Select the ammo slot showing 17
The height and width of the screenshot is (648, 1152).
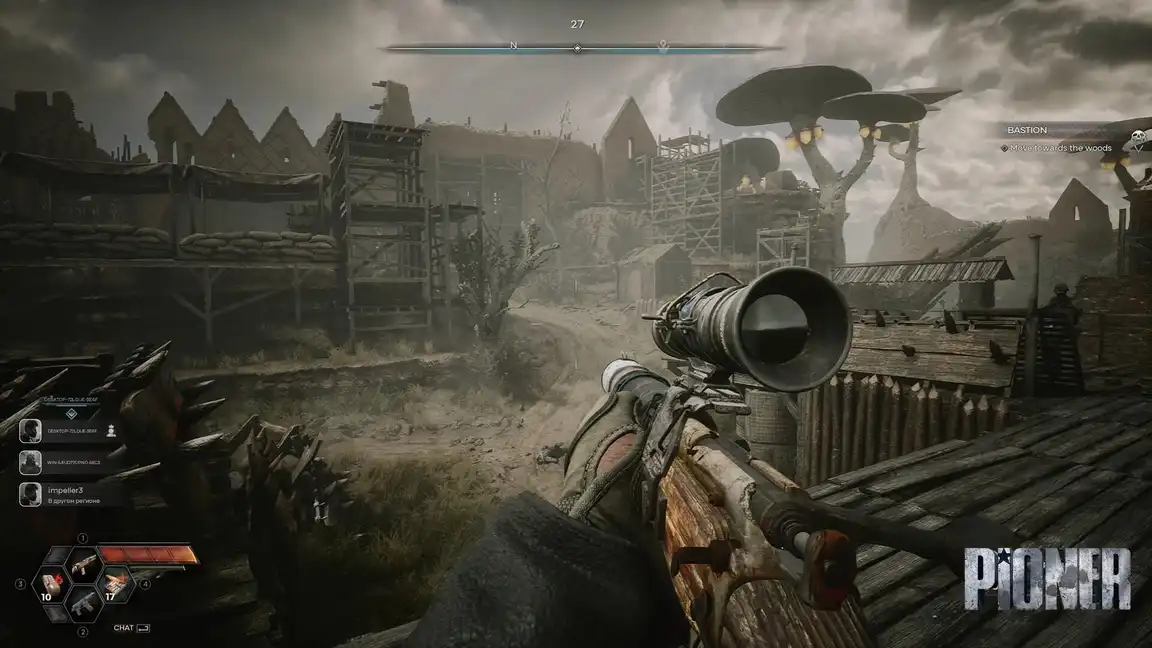click(117, 582)
